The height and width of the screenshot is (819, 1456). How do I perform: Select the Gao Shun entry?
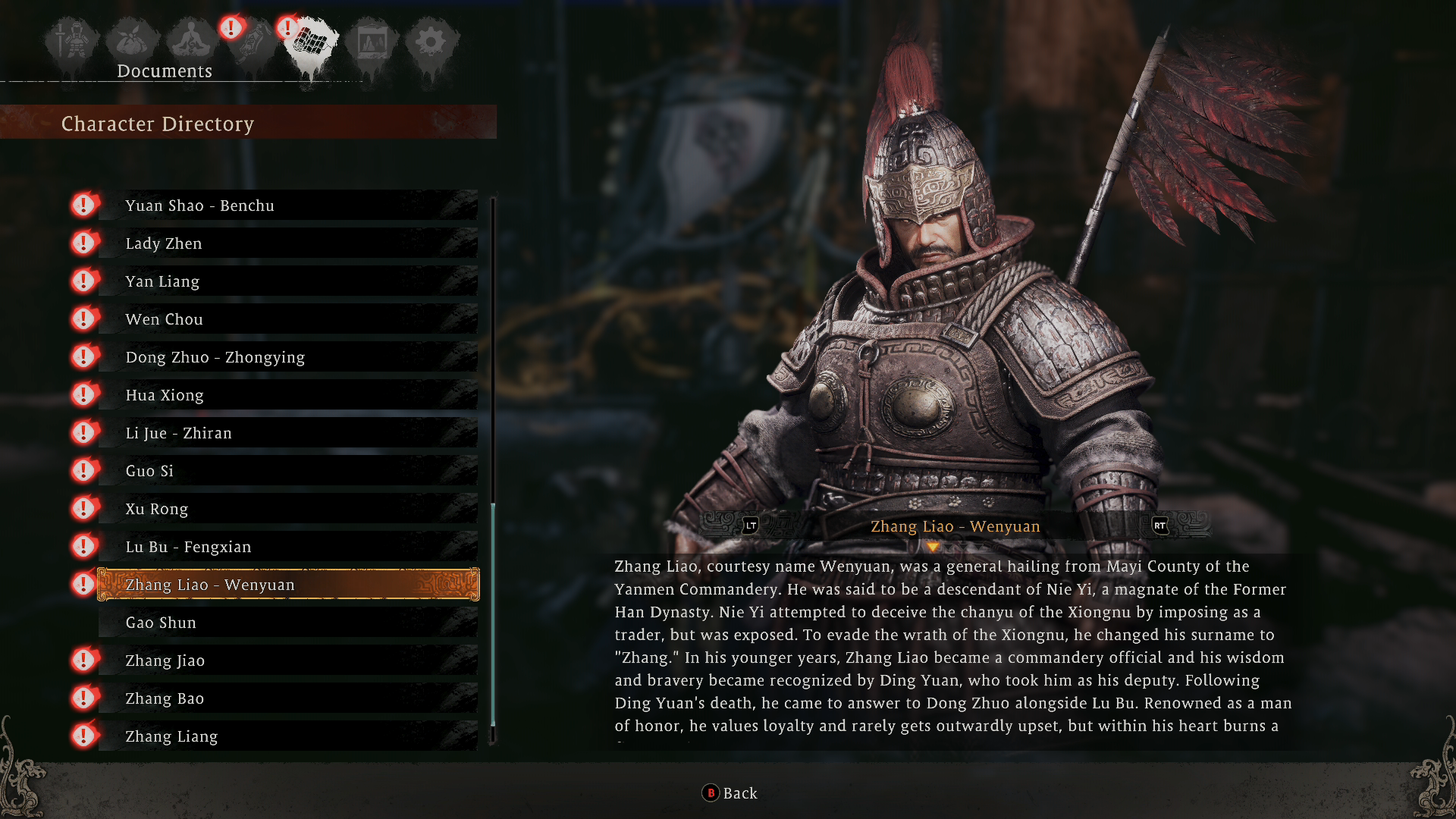[x=288, y=622]
